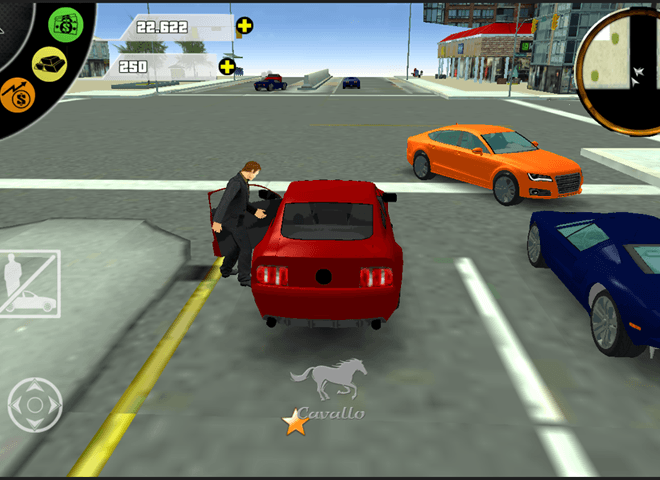Select the orange dollar growth arrow icon
The height and width of the screenshot is (480, 660).
(x=17, y=97)
